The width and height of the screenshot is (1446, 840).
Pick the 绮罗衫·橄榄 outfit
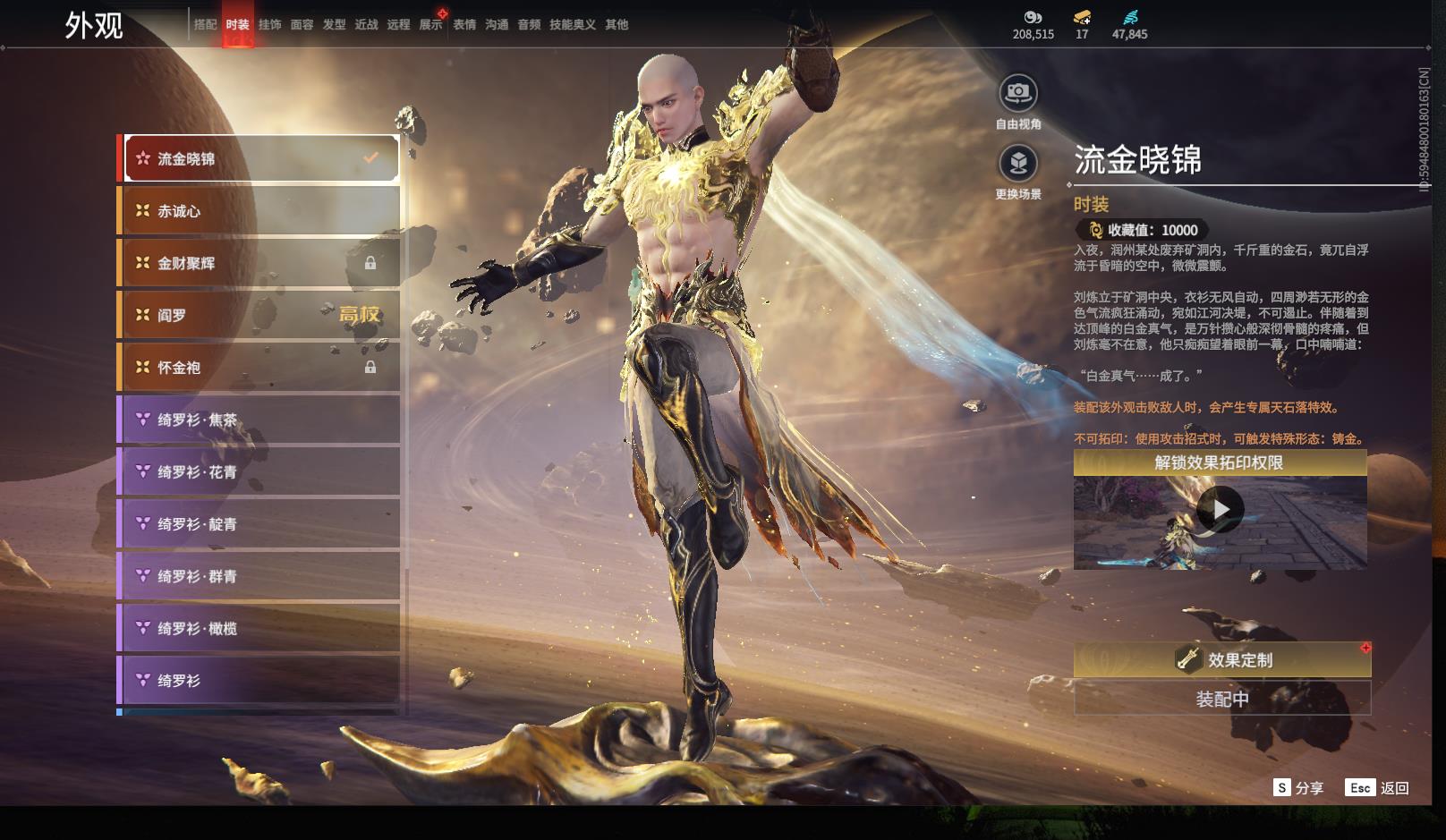pos(259,628)
